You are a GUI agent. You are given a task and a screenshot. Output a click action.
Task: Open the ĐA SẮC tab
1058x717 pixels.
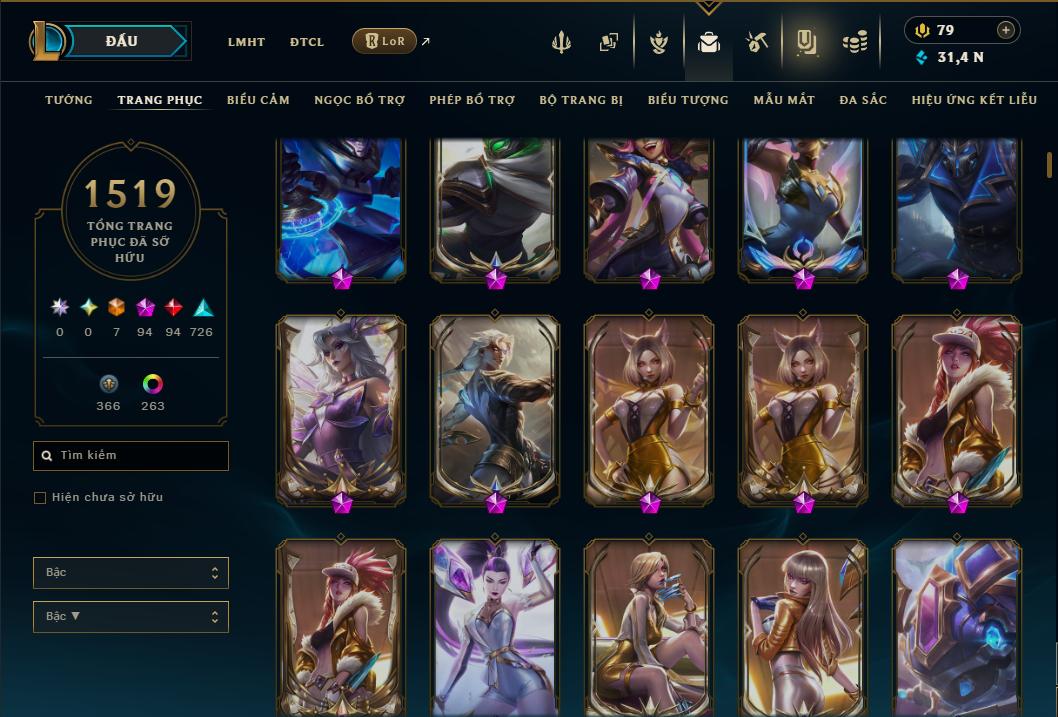point(863,100)
